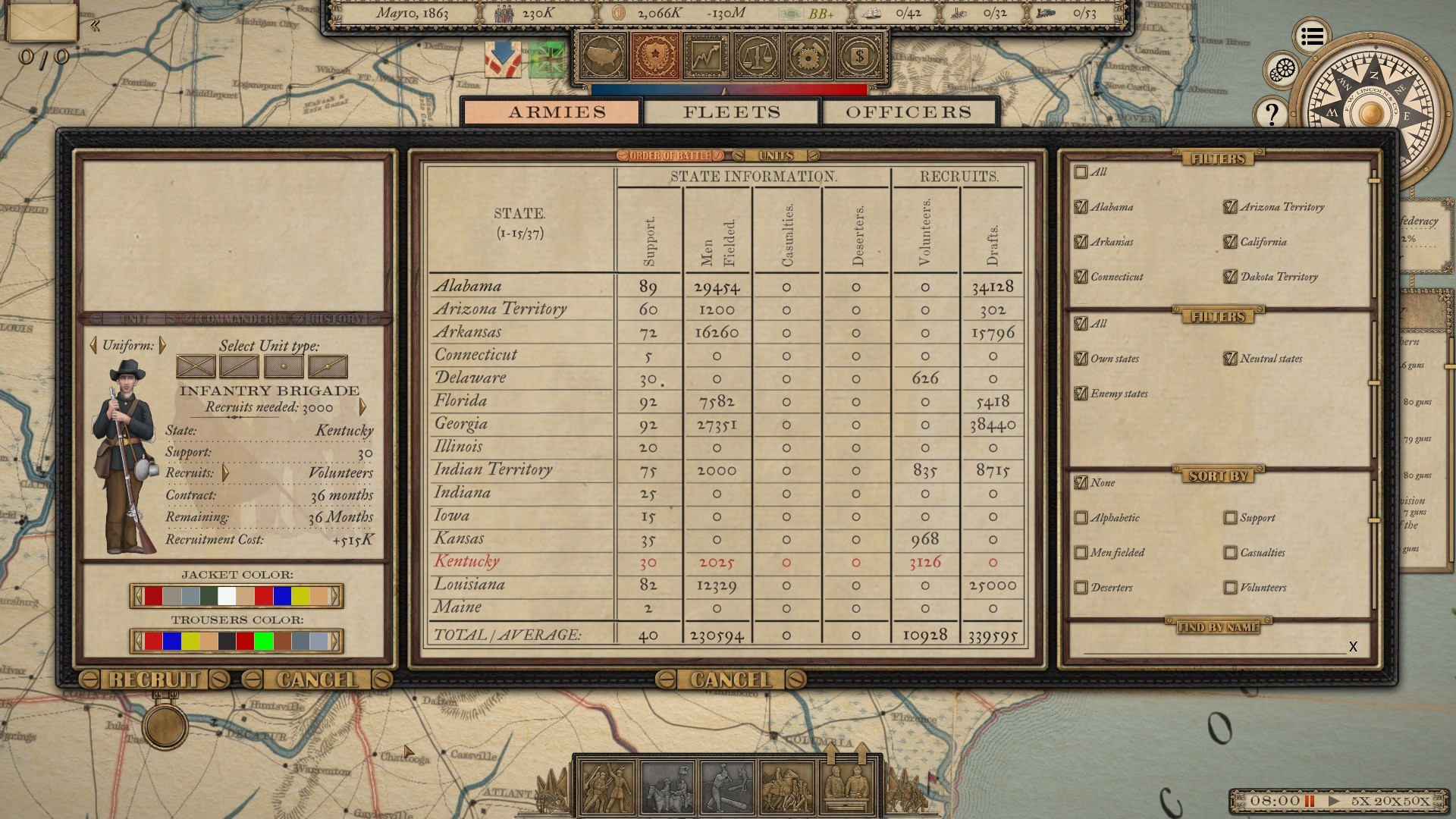Open the Recruits type selector arrow
This screenshot has width=1456, height=819.
pos(225,472)
